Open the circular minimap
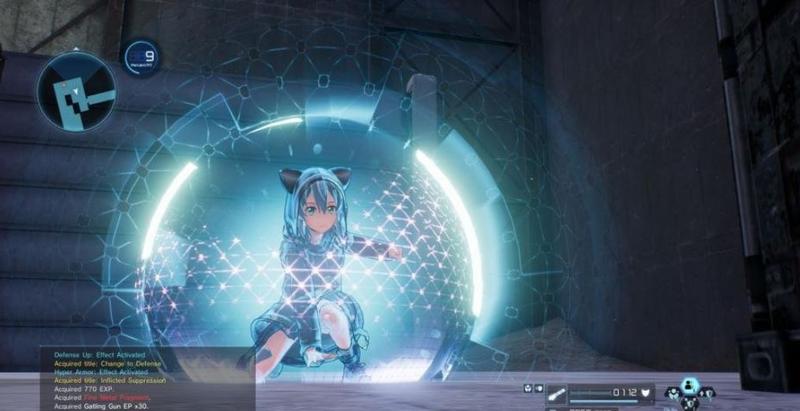 coord(77,90)
